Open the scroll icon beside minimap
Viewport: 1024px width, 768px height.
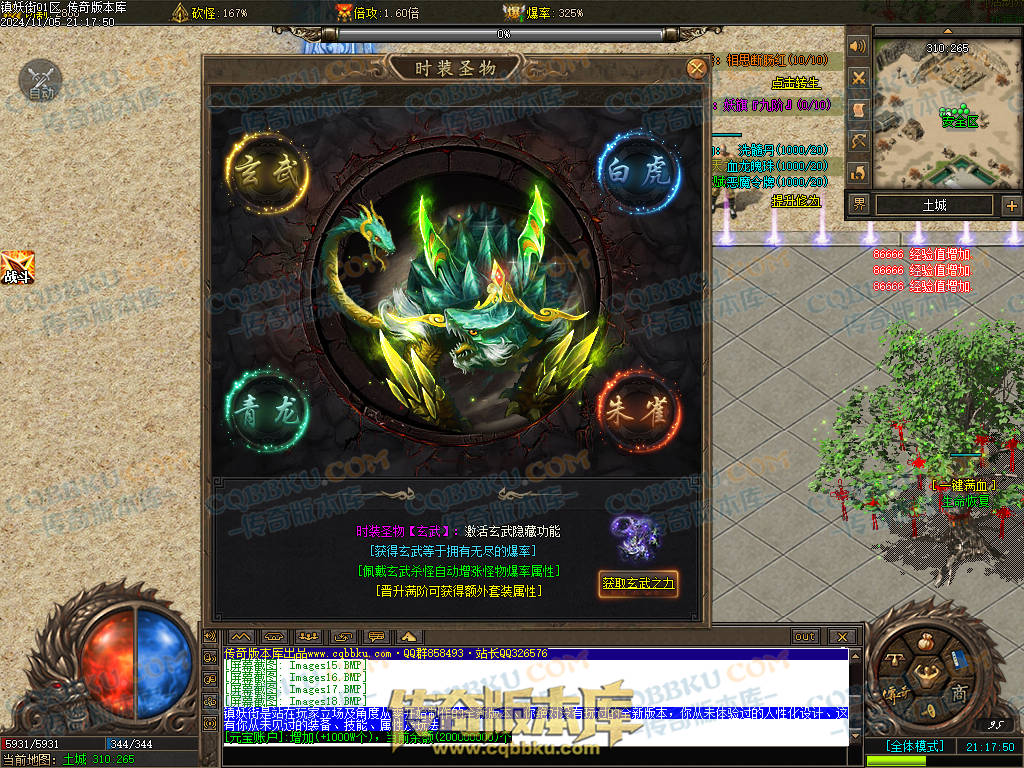tap(858, 109)
